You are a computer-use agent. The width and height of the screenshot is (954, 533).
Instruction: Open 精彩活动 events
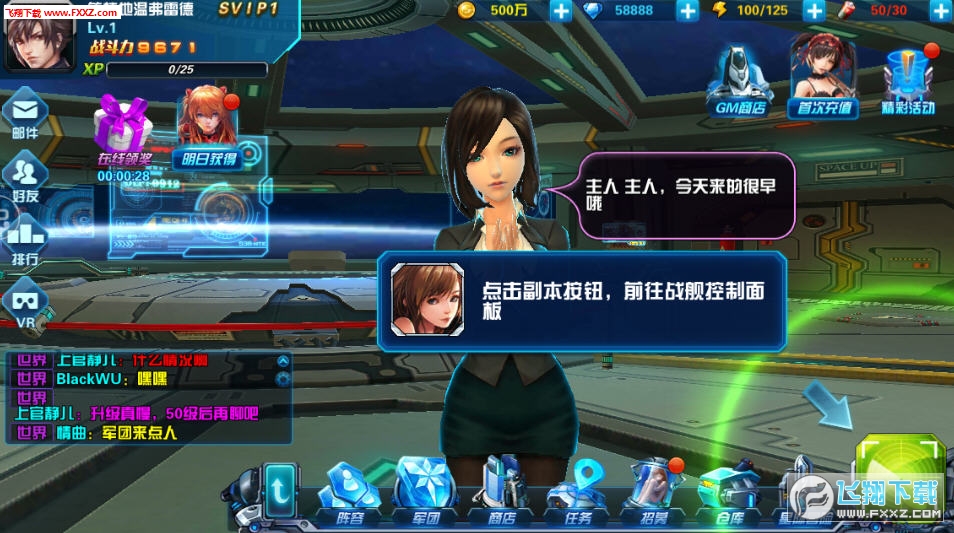(x=908, y=80)
